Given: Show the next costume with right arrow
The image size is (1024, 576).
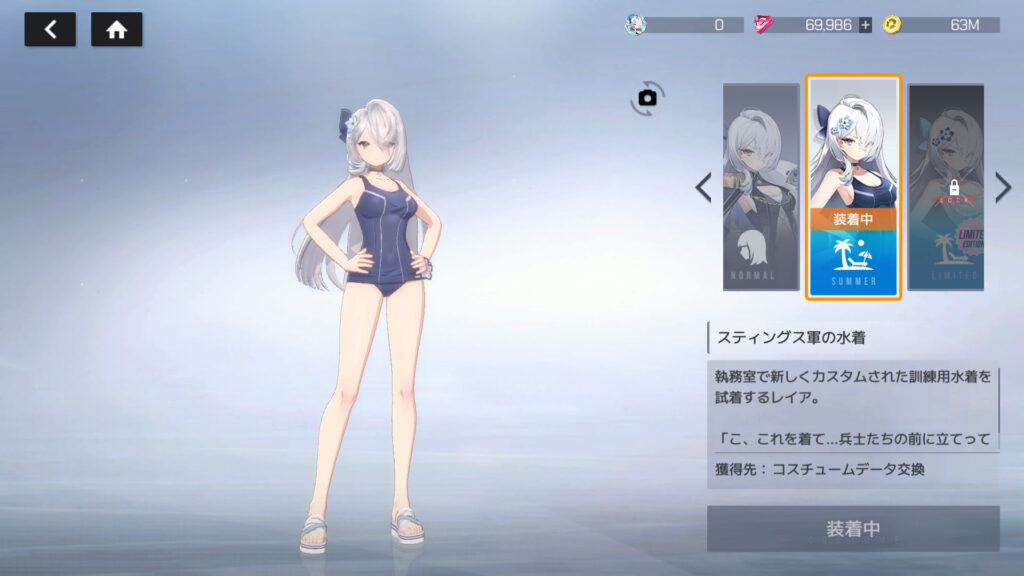Looking at the screenshot, I should pyautogui.click(x=1003, y=187).
